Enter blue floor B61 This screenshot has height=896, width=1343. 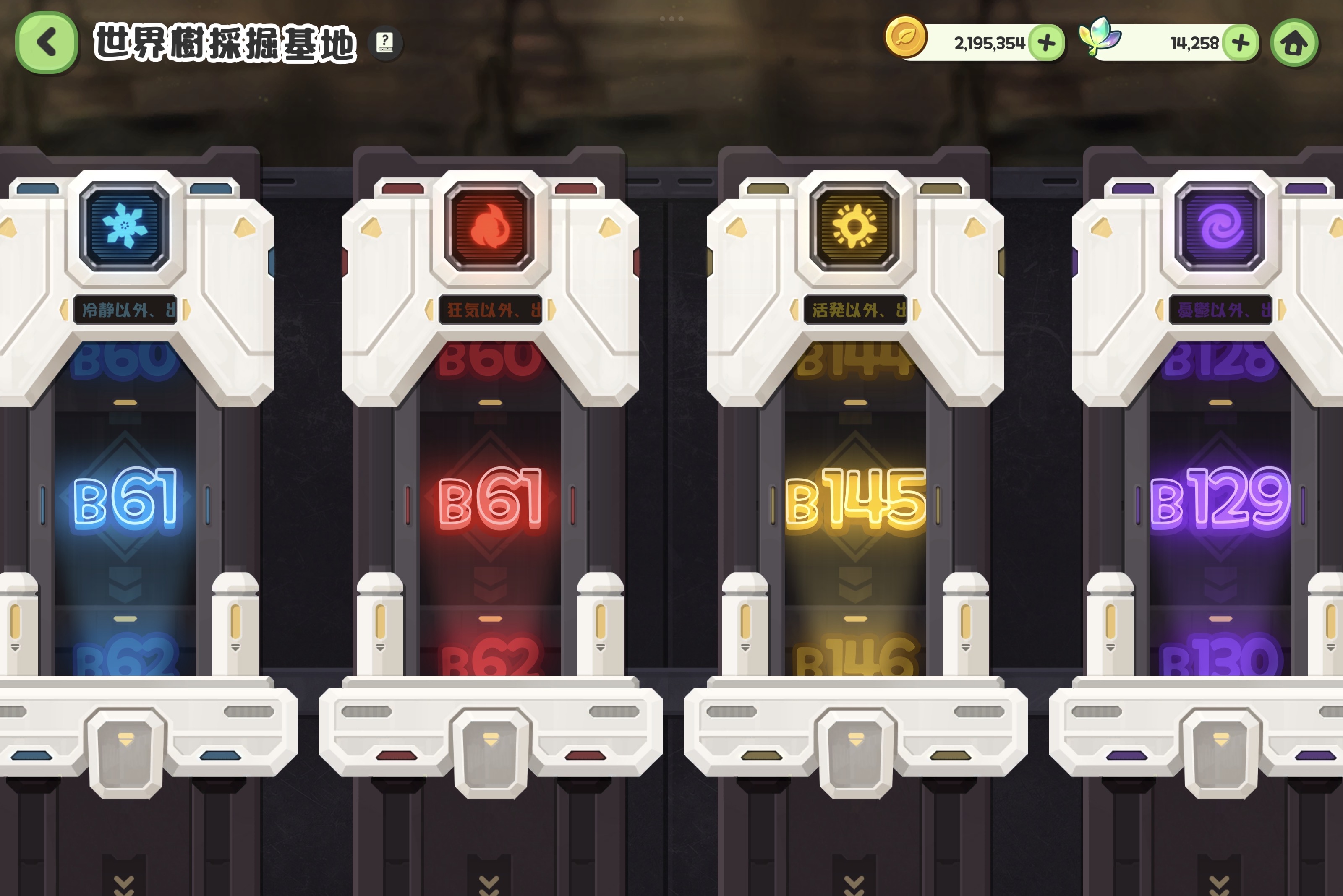[x=125, y=498]
